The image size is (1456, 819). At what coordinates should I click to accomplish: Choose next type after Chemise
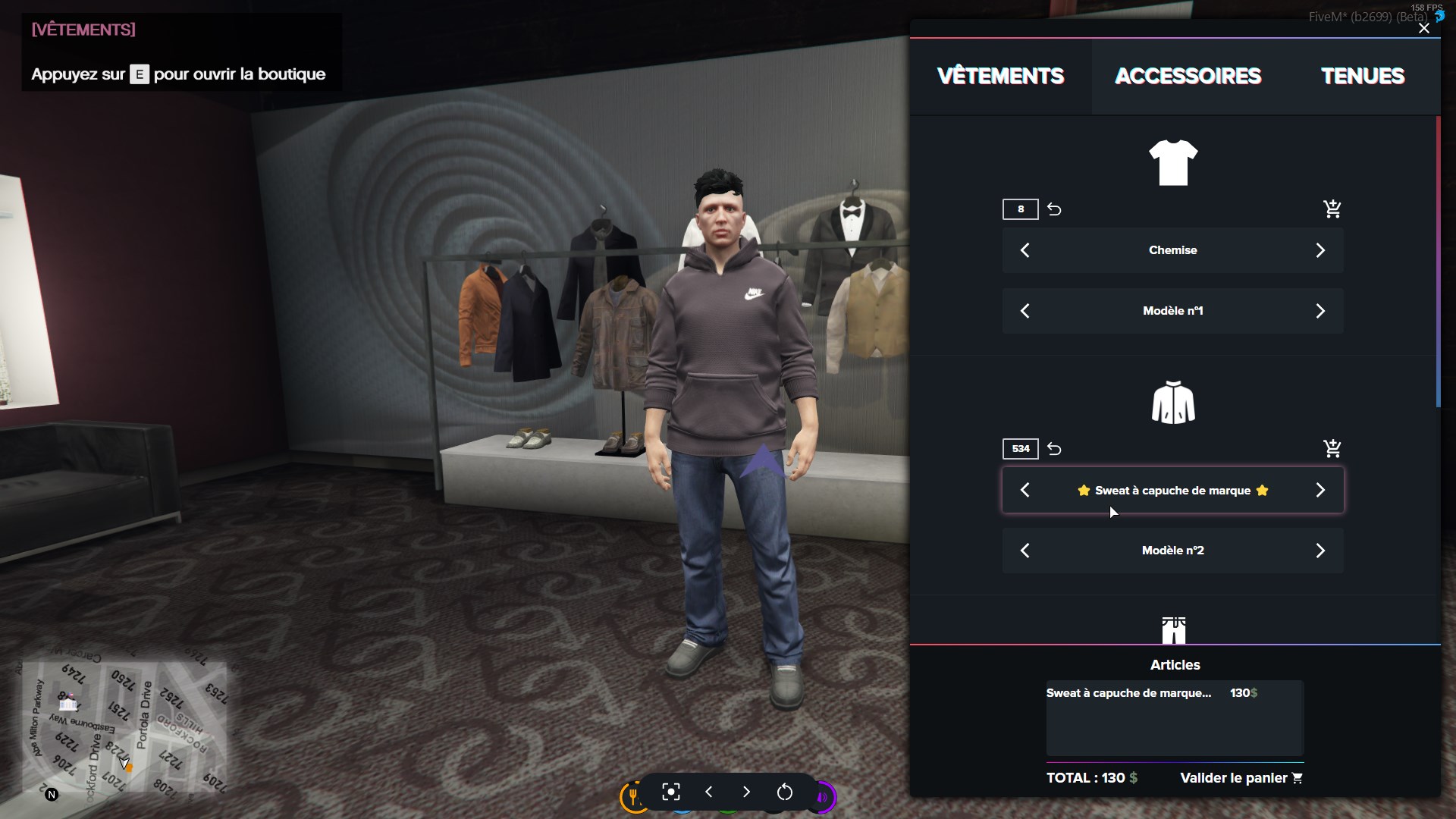(x=1320, y=250)
